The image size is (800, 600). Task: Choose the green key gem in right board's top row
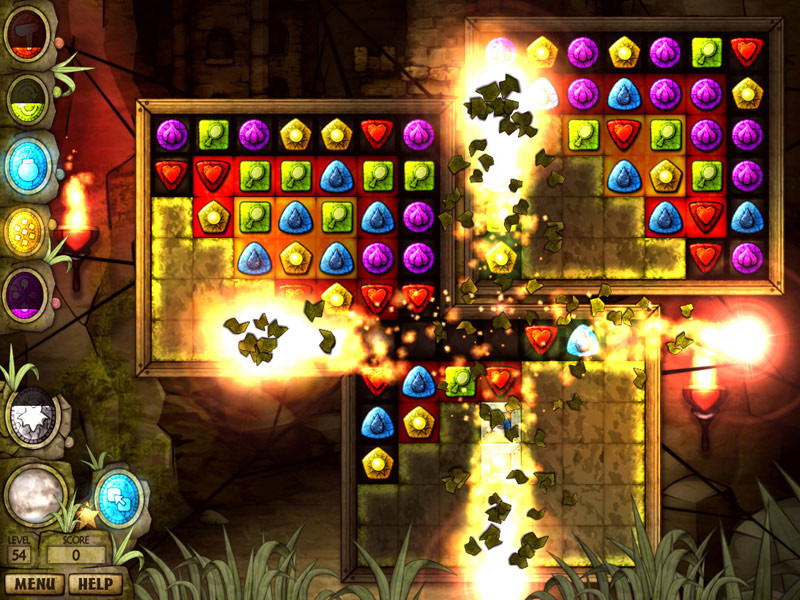point(706,50)
